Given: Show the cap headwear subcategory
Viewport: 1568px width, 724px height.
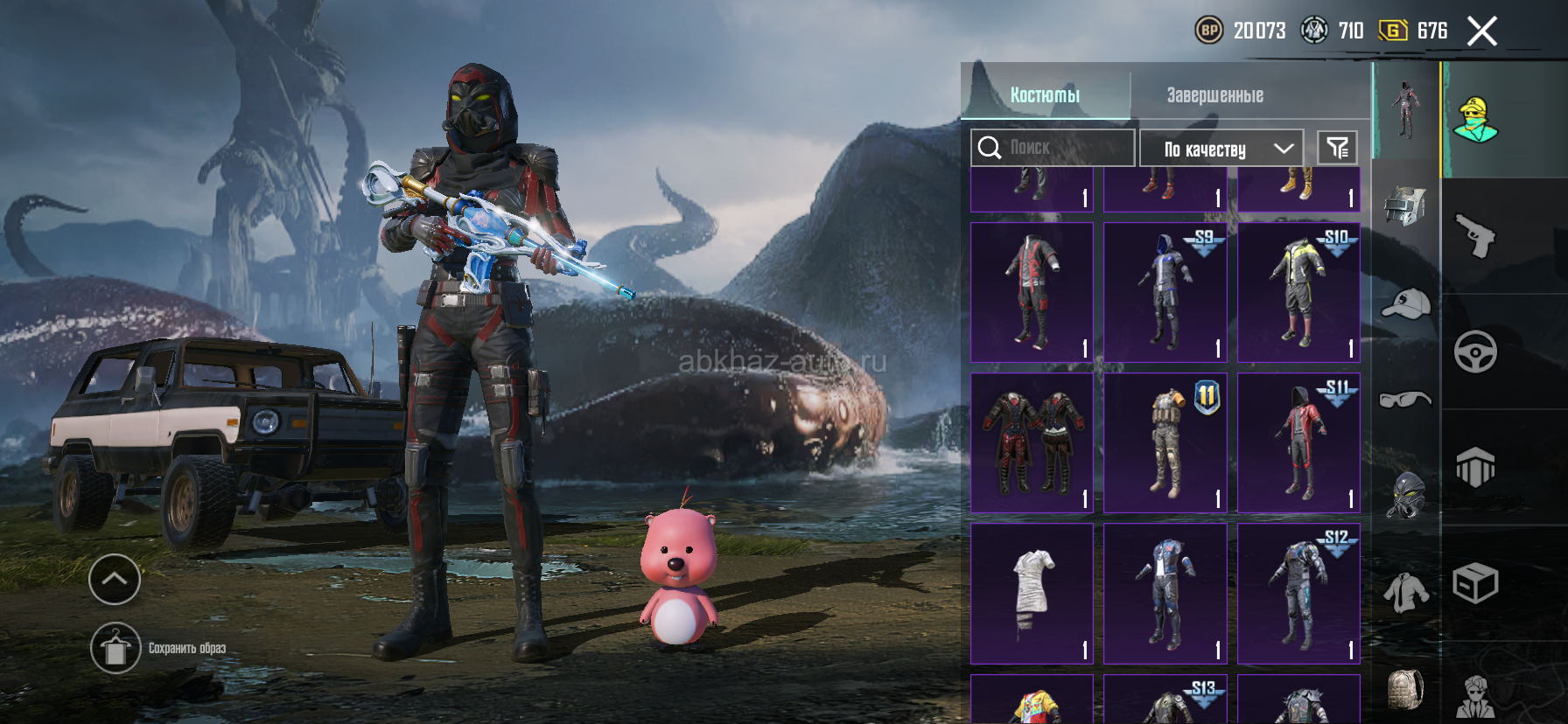Looking at the screenshot, I should 1405,303.
